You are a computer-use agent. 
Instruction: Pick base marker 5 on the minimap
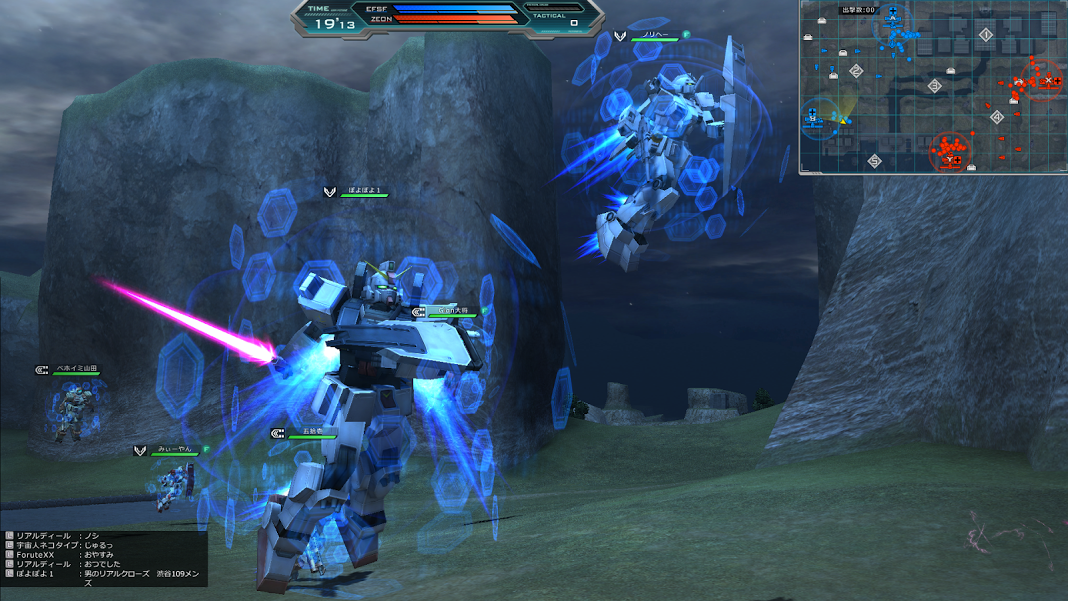point(874,160)
